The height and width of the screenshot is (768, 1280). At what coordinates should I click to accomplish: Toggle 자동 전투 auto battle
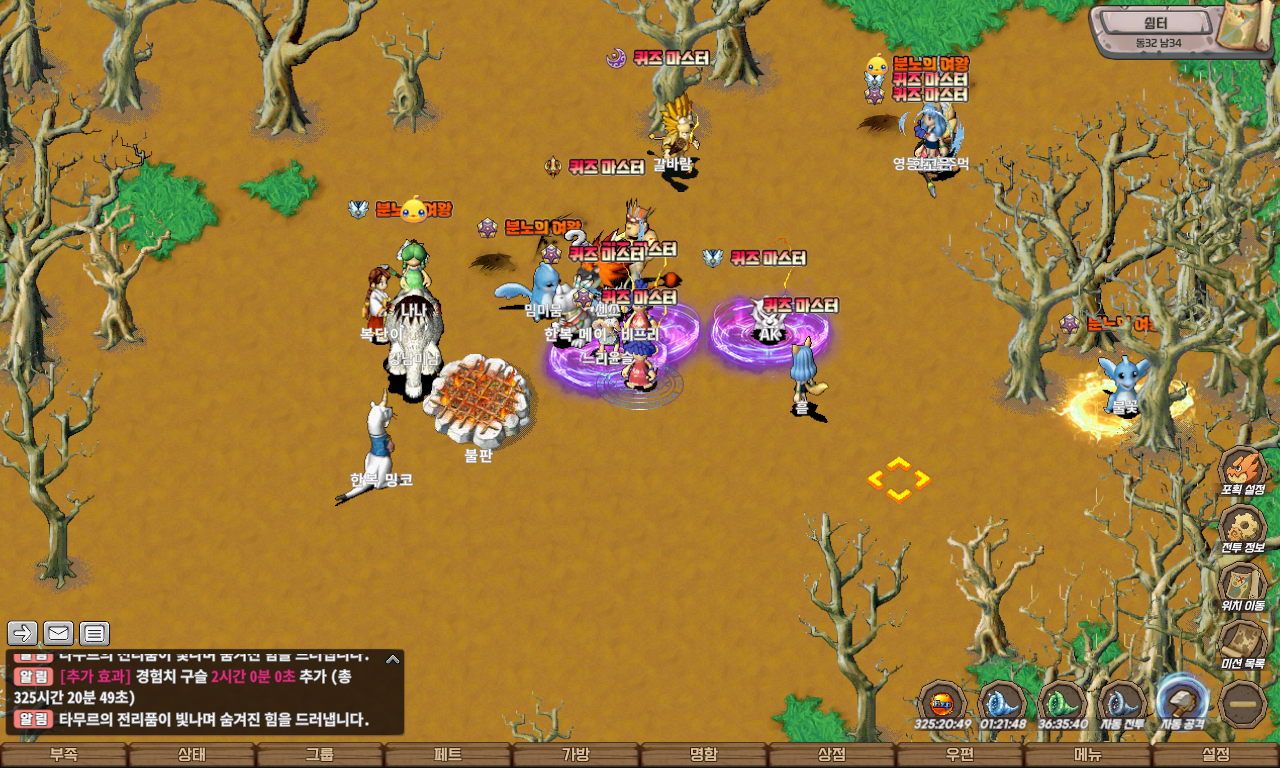1122,703
